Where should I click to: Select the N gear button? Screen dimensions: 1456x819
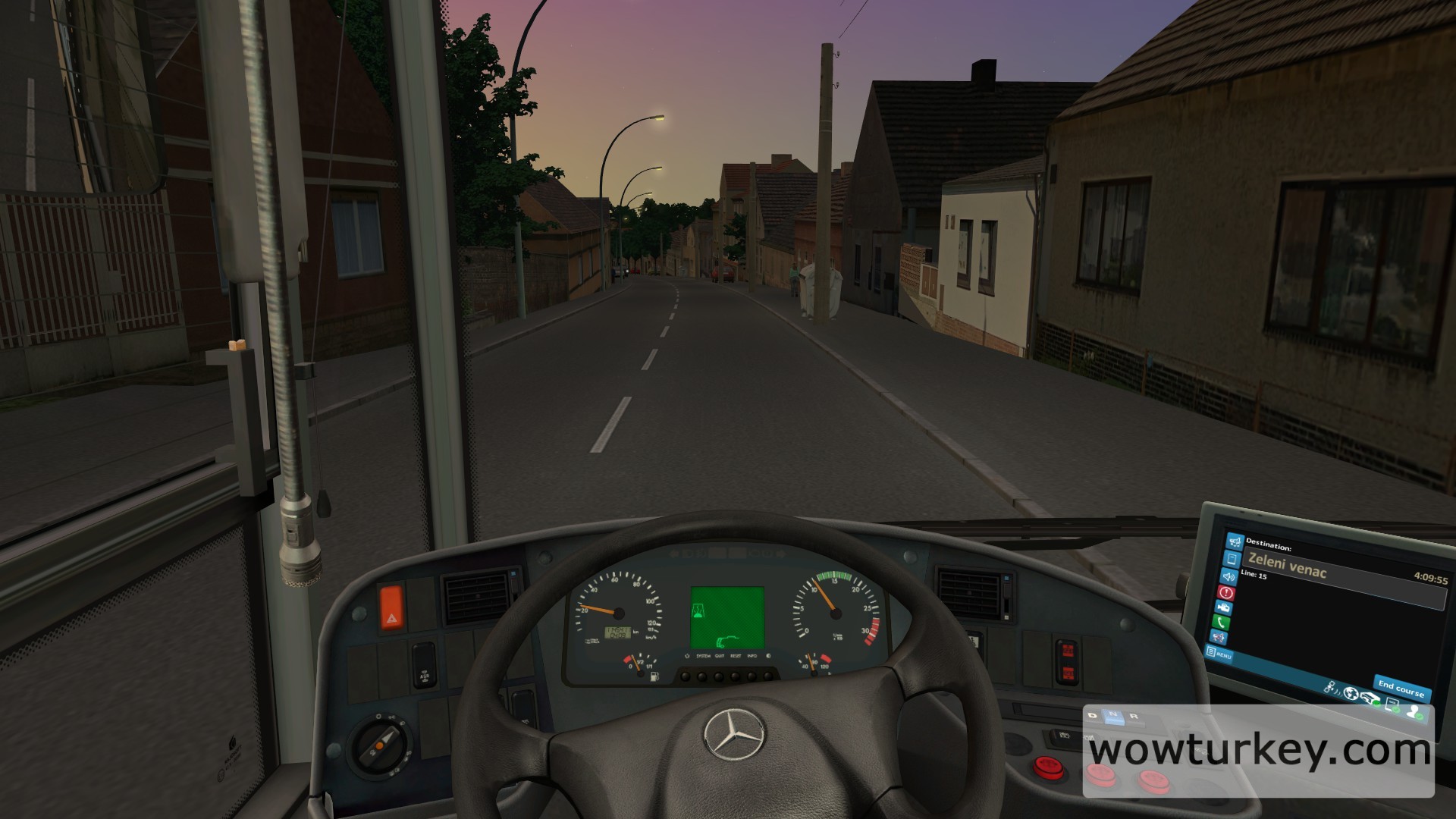coord(1113,715)
